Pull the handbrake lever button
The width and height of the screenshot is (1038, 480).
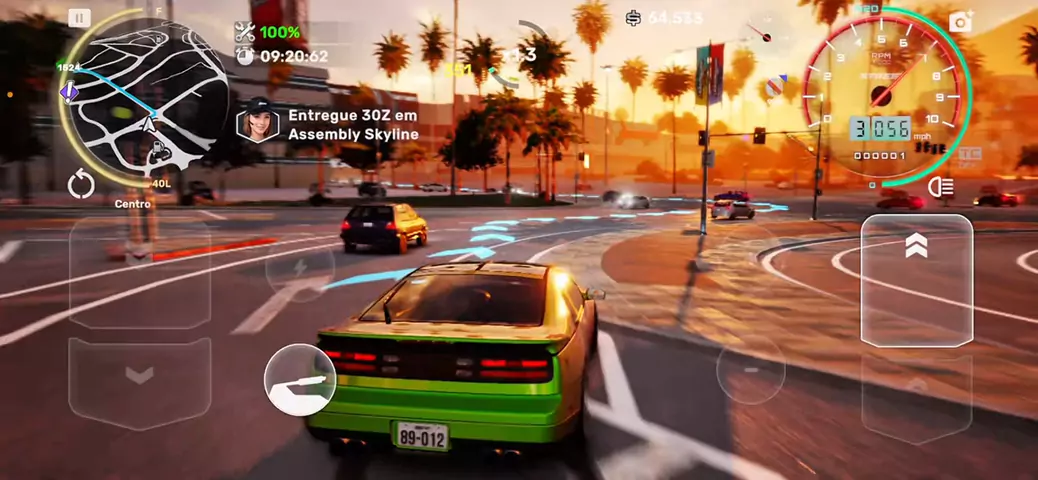tap(300, 380)
